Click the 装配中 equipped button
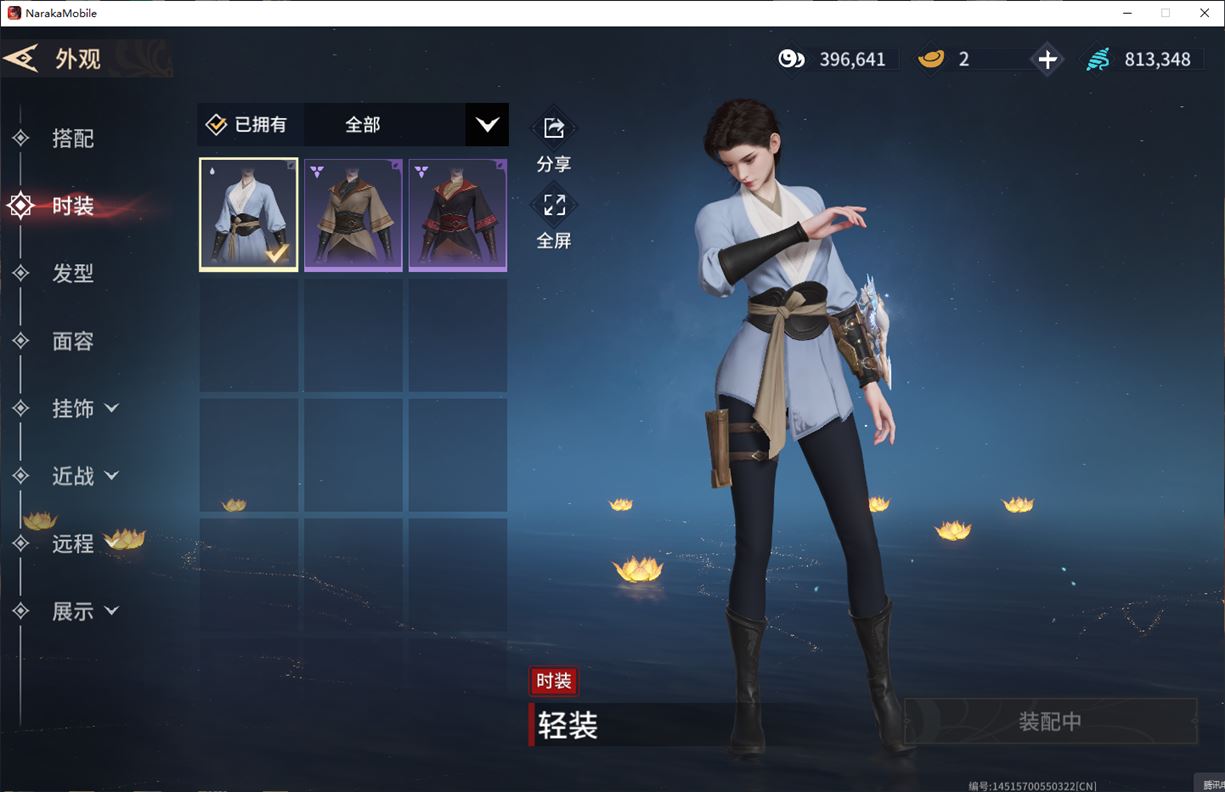Image resolution: width=1225 pixels, height=792 pixels. pyautogui.click(x=1050, y=721)
